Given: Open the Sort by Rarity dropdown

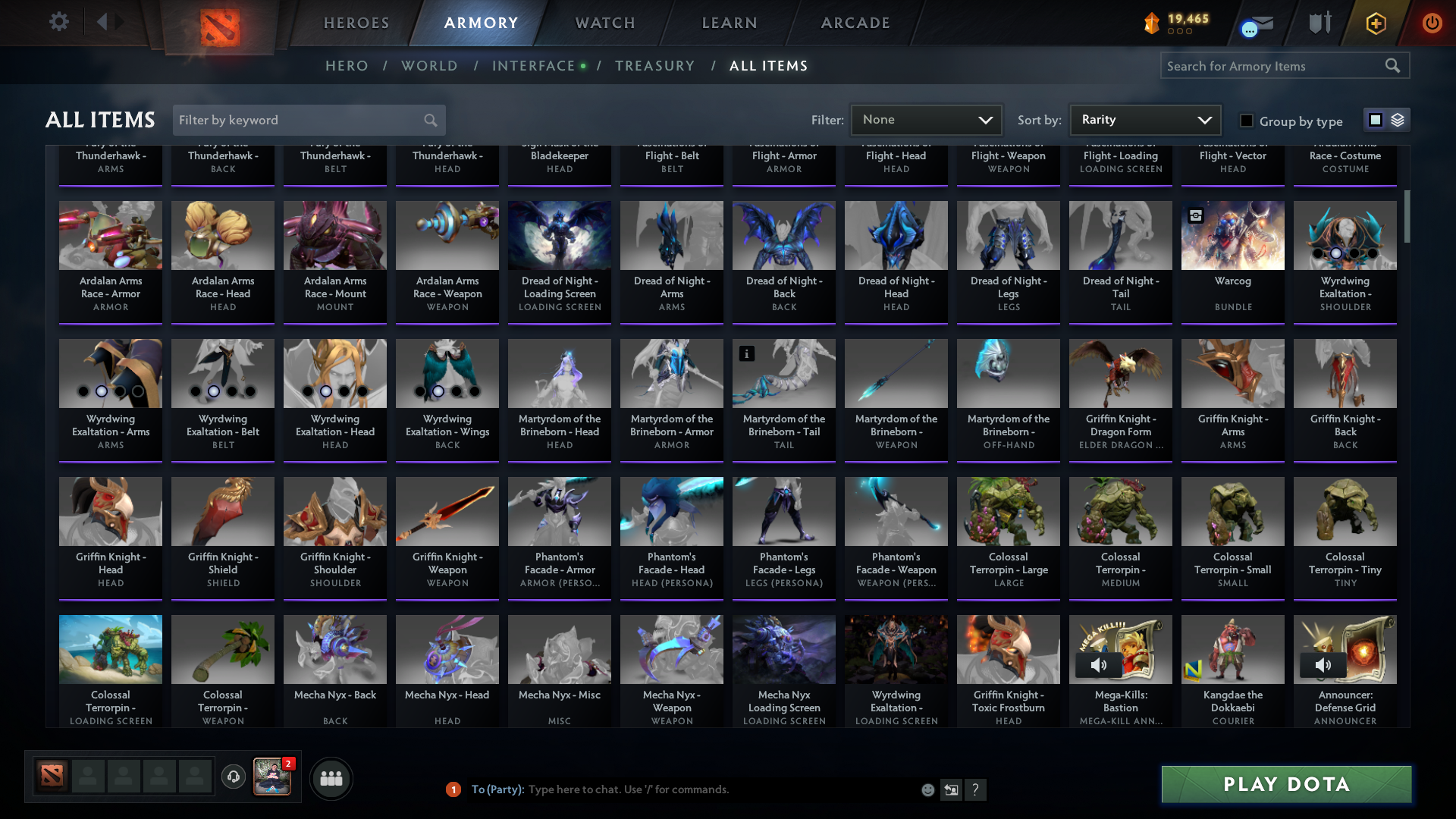Looking at the screenshot, I should (1144, 119).
